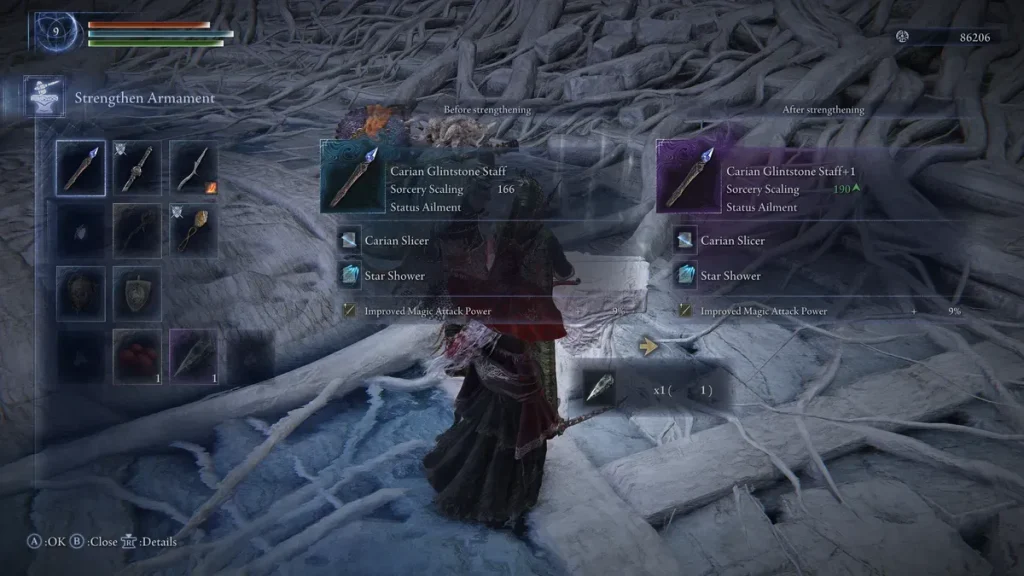Click the smithing stone material icon
This screenshot has width=1024, height=576.
pos(600,391)
